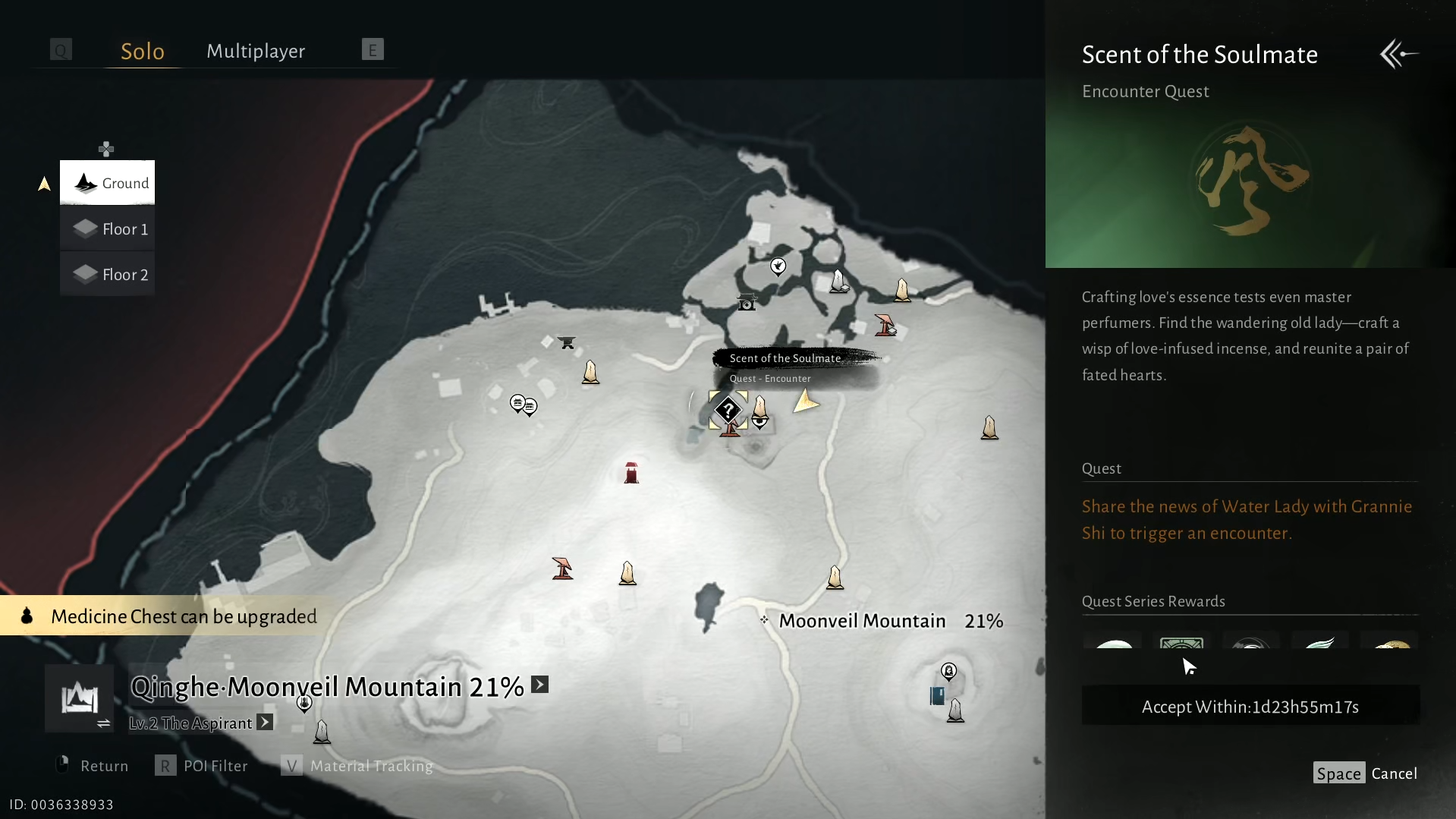Return from the map screen
This screenshot has width=1456, height=819.
[92, 766]
